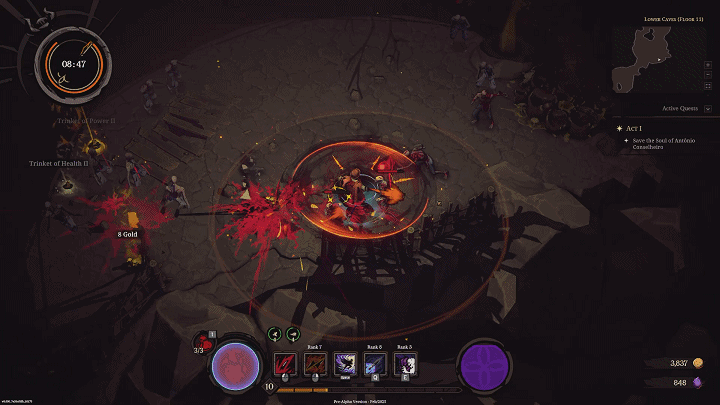Click the second green circular buff icon

point(293,335)
